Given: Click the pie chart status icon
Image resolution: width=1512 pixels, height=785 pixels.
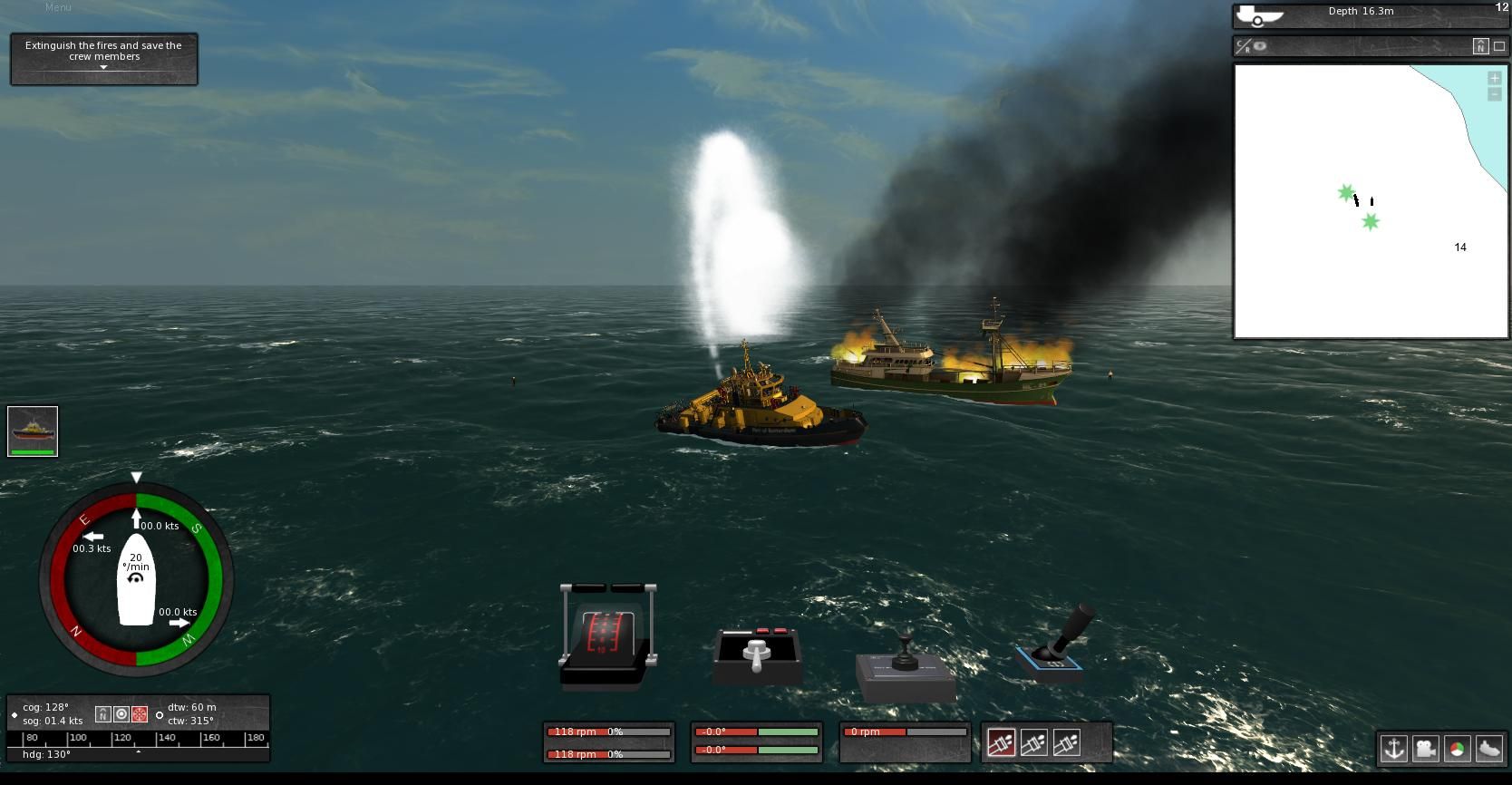Looking at the screenshot, I should (x=1457, y=750).
